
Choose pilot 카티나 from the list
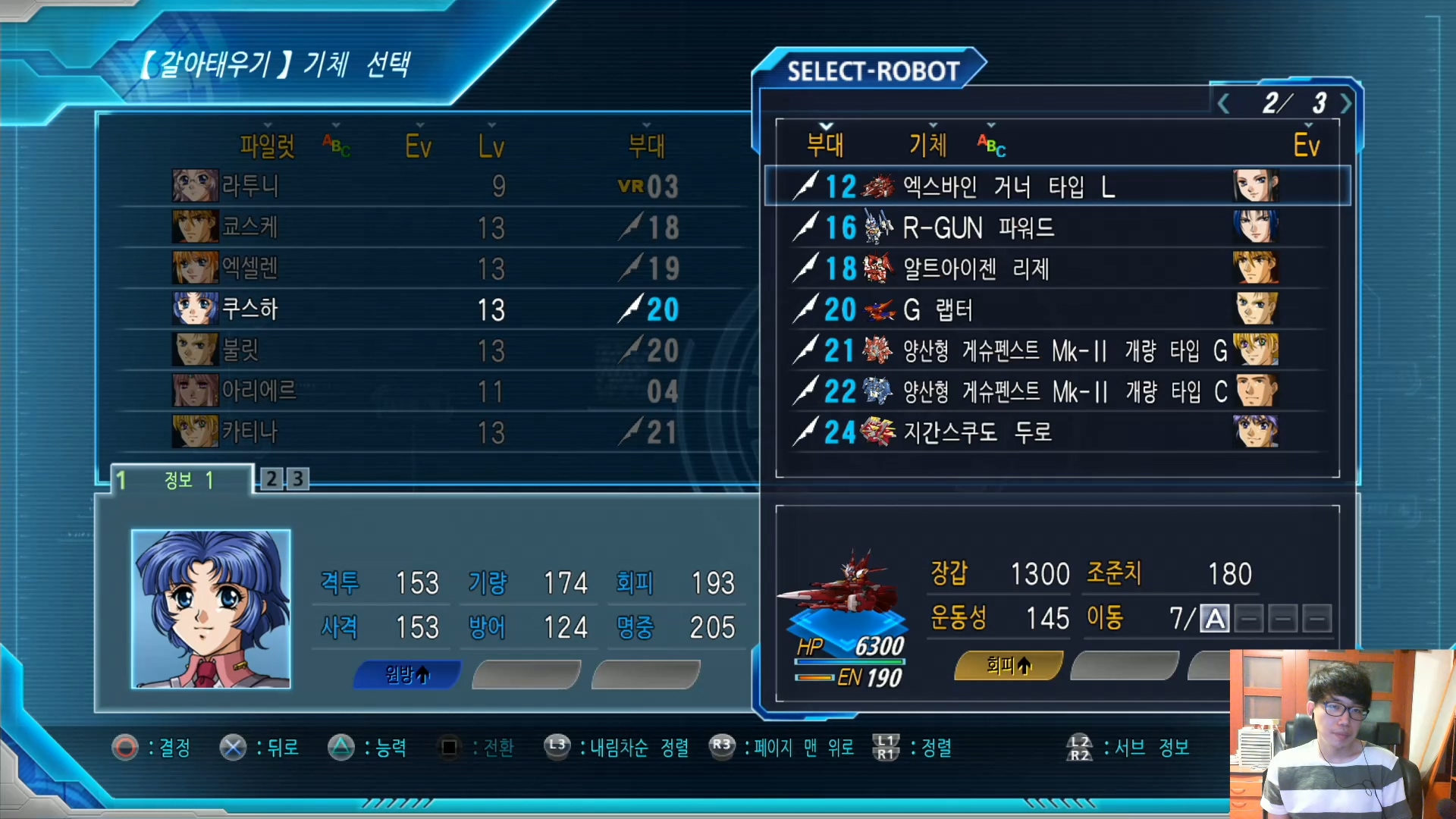[425, 432]
